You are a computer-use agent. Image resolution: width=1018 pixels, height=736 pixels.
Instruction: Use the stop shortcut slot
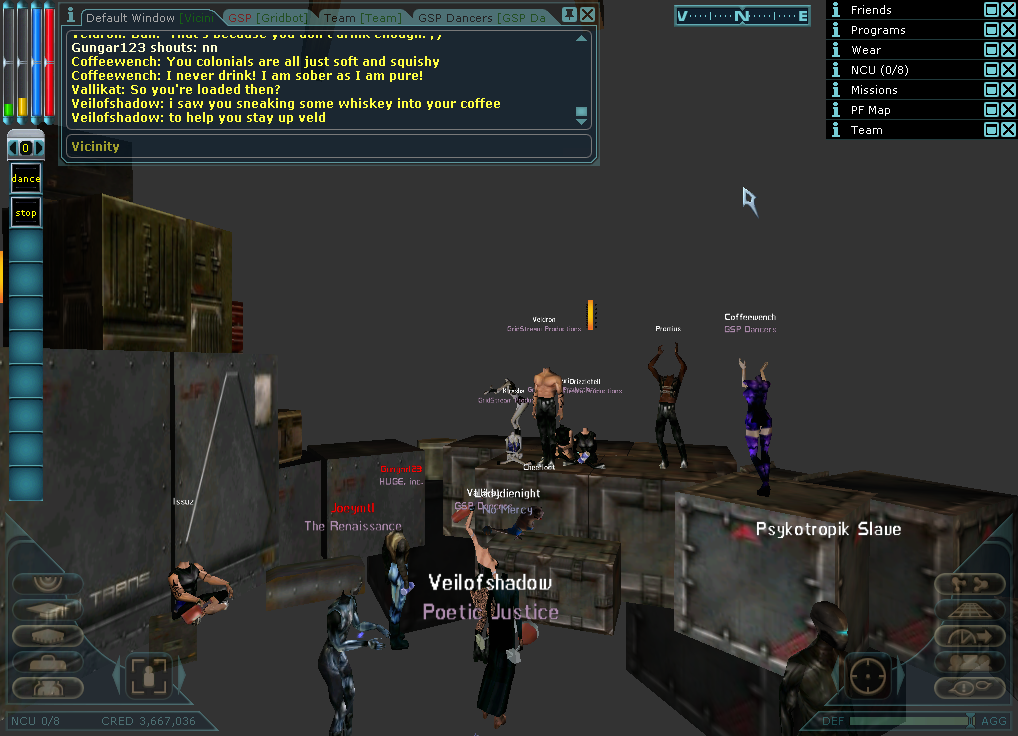click(x=26, y=213)
